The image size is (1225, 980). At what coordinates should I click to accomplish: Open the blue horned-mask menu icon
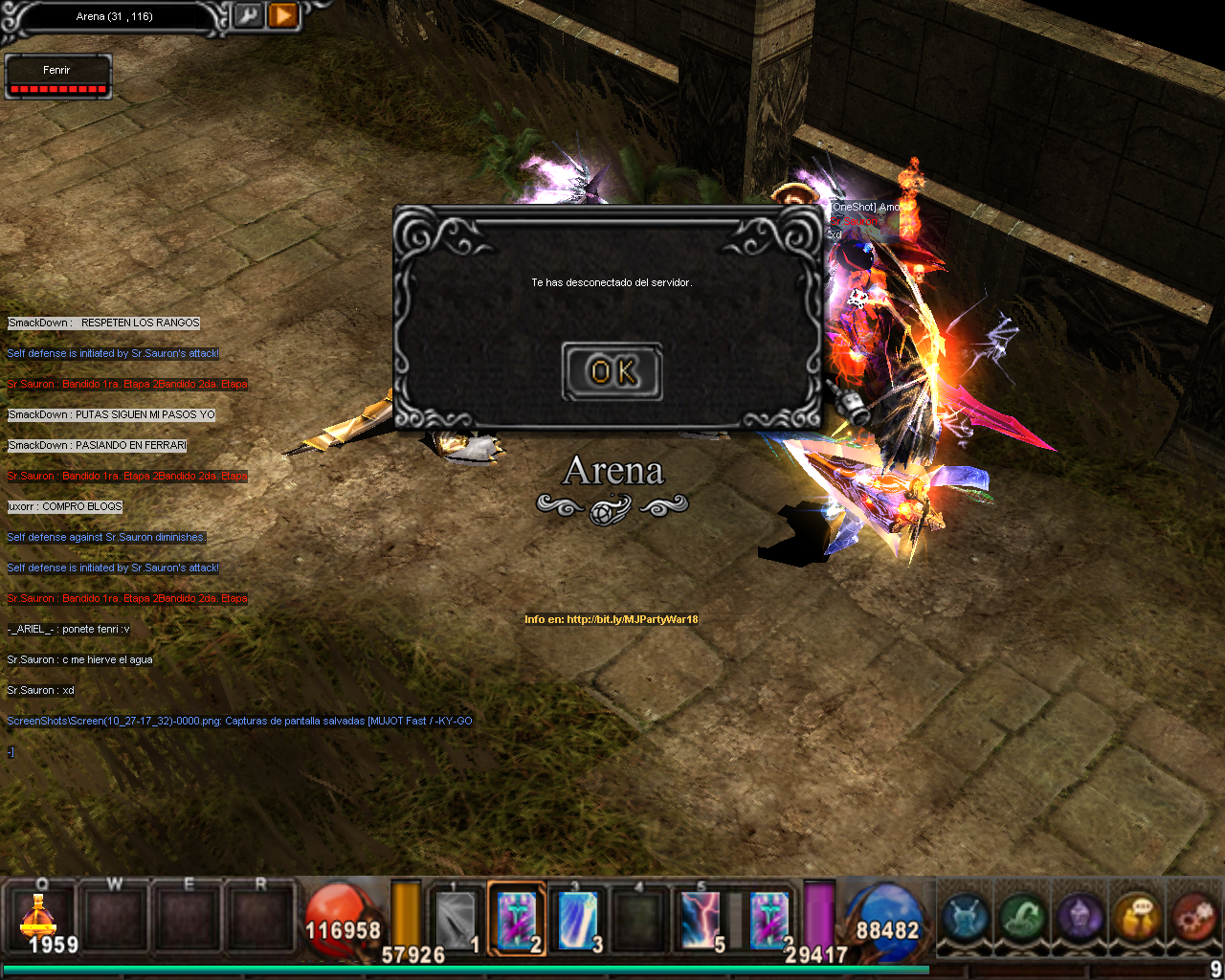click(x=965, y=918)
